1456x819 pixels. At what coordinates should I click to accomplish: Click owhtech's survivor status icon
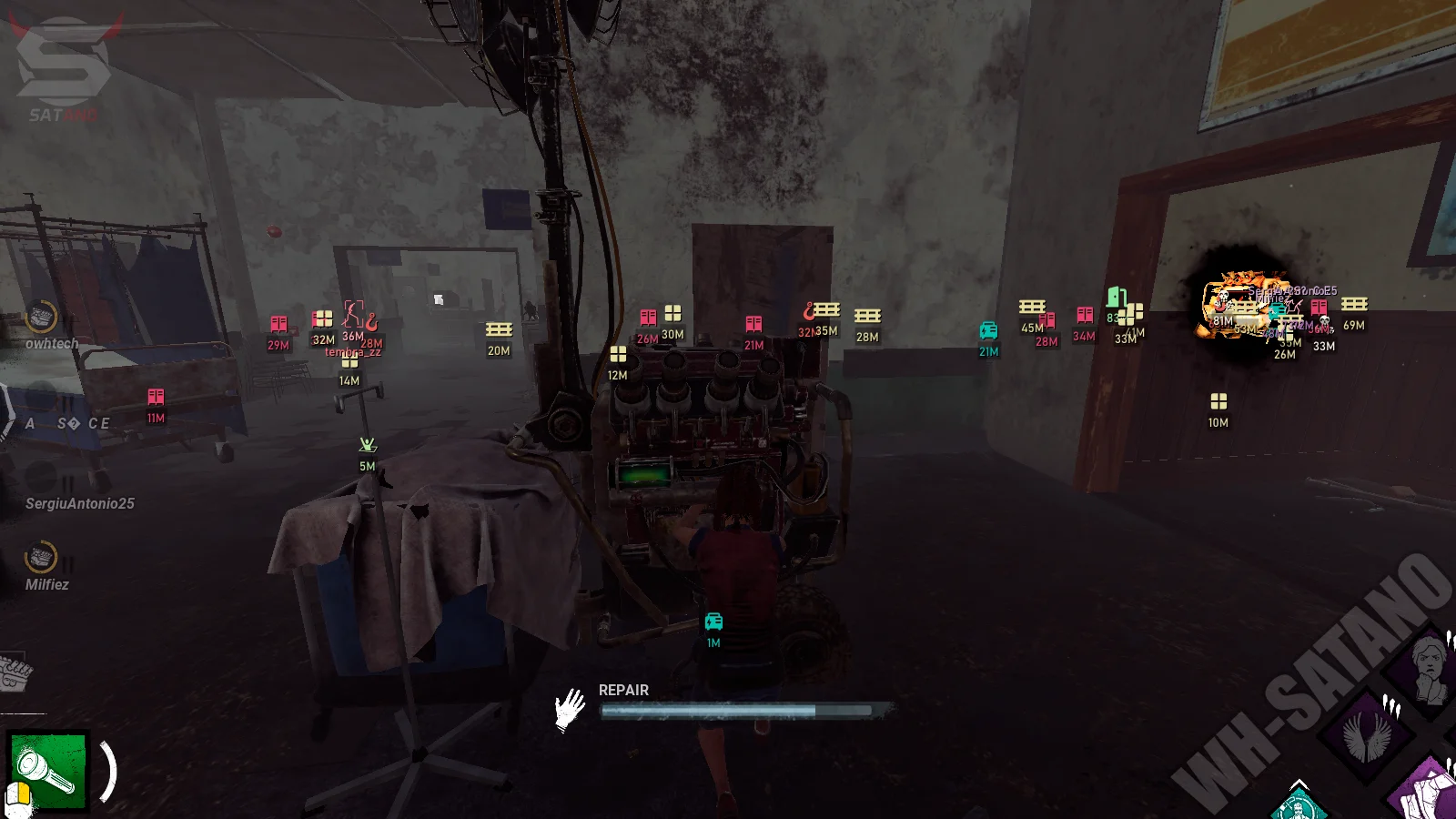41,317
